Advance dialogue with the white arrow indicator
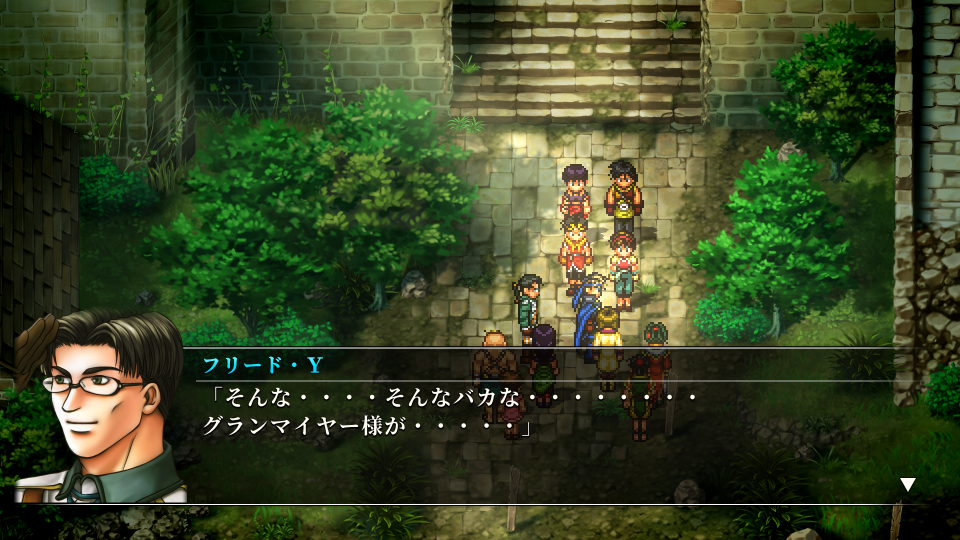960x540 pixels. point(907,485)
